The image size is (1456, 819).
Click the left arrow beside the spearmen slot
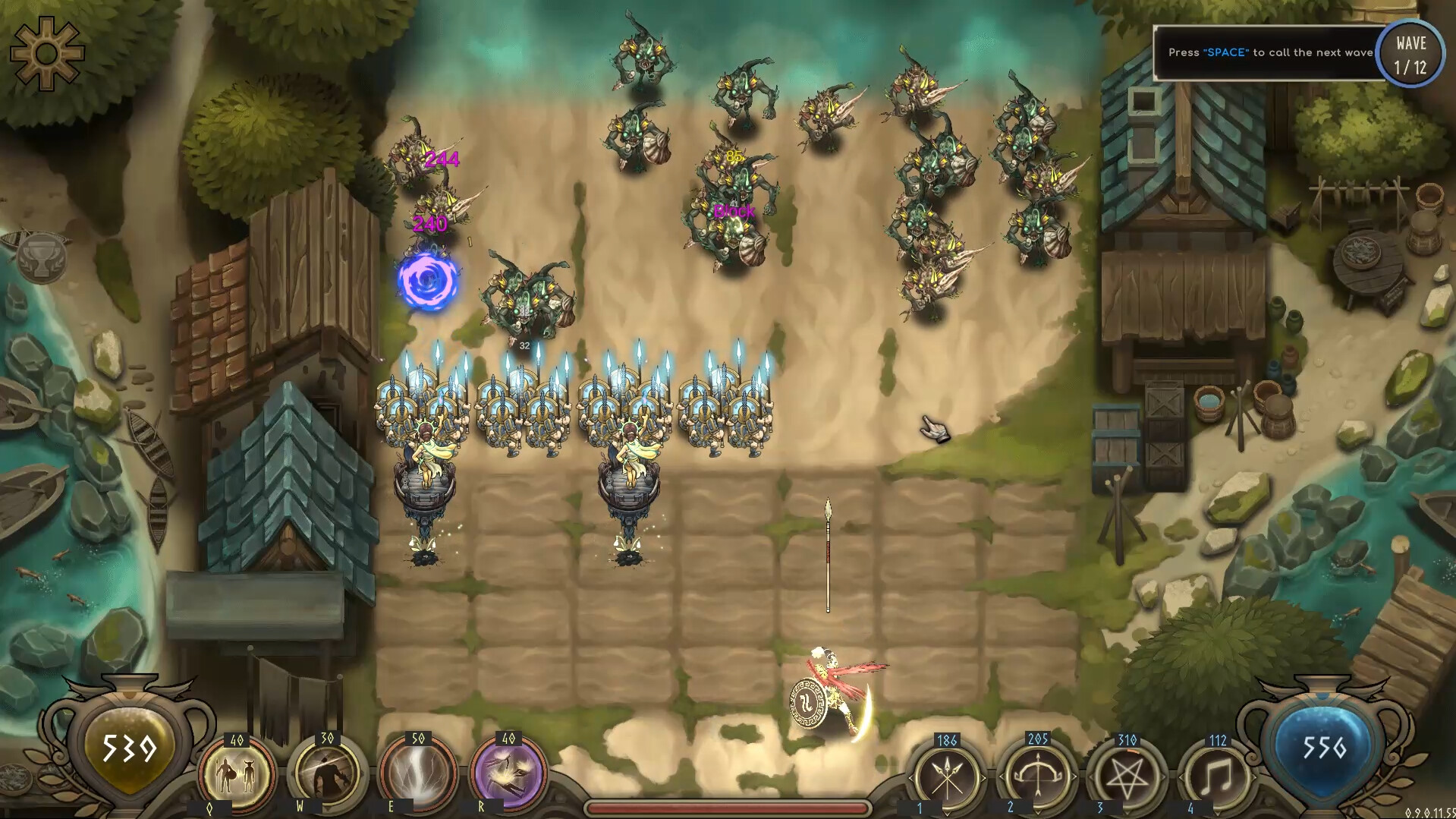(x=909, y=776)
